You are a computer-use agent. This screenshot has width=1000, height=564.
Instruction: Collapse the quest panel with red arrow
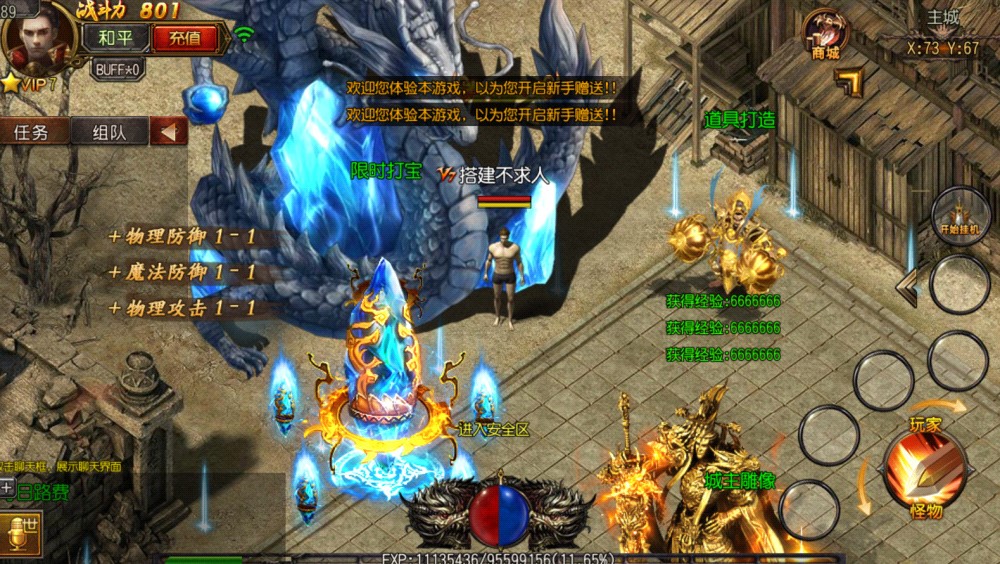[x=169, y=132]
